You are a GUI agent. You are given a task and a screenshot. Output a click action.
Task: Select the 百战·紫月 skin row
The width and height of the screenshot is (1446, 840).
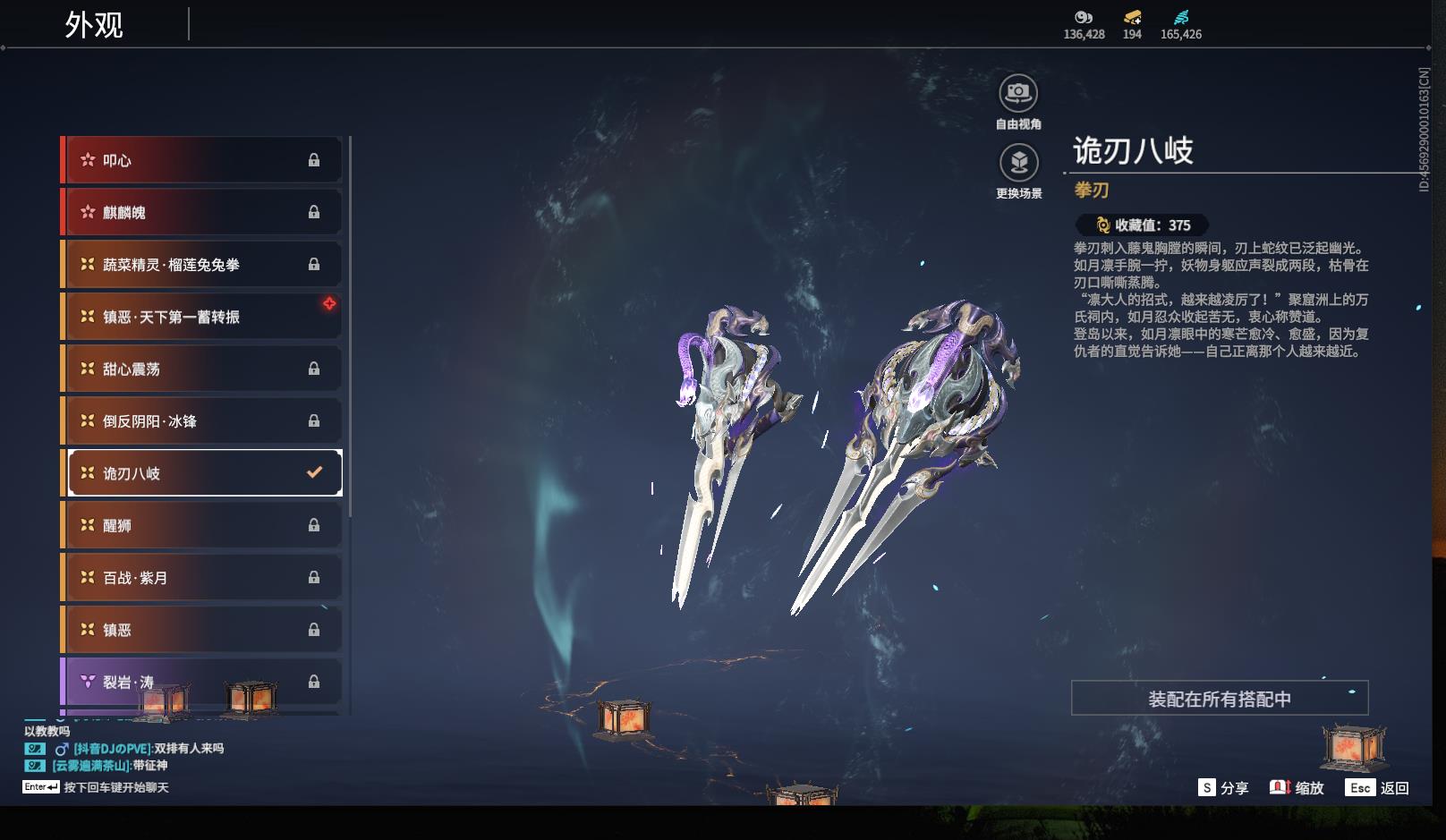click(202, 578)
